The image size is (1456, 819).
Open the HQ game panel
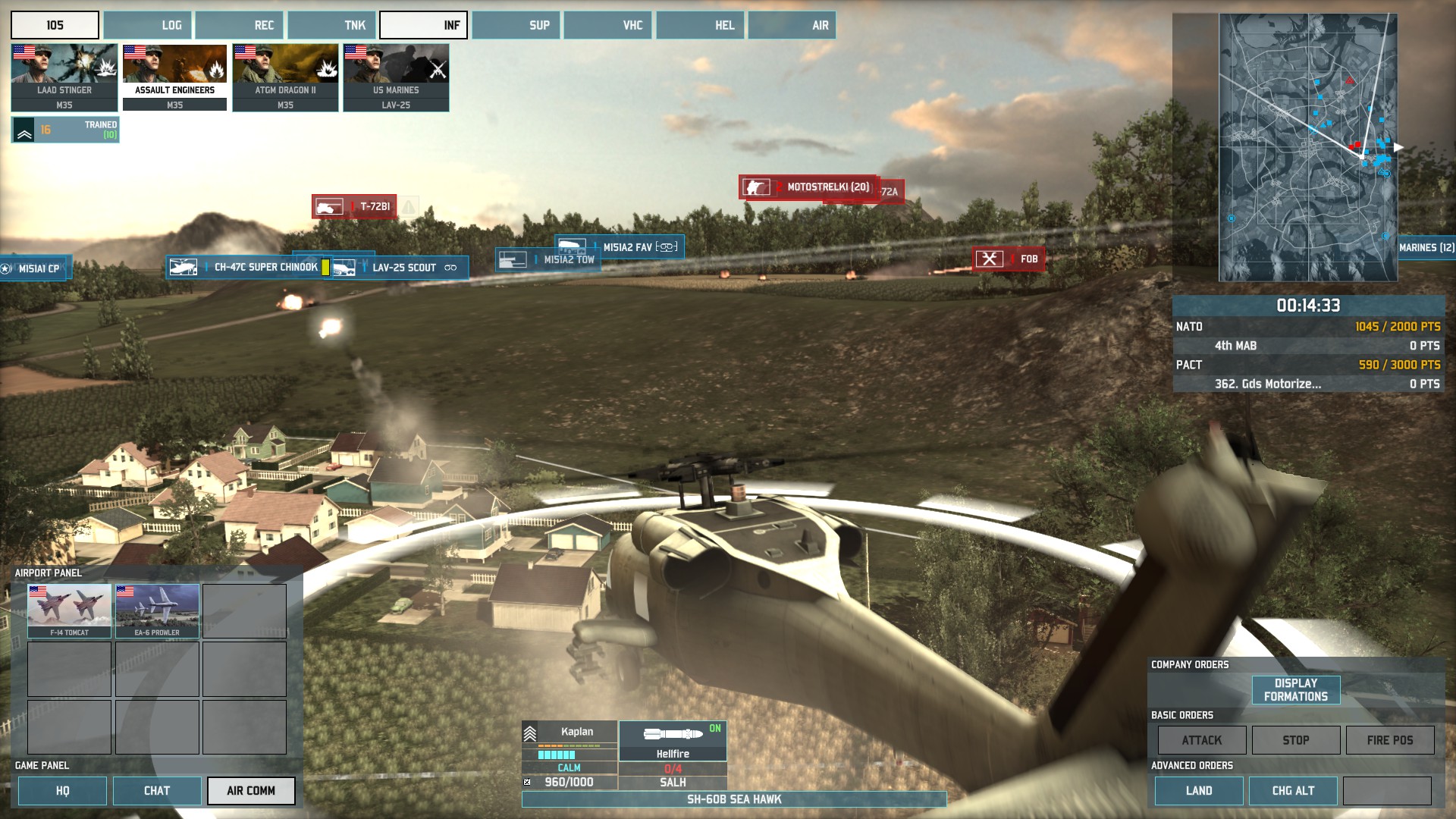tap(62, 790)
